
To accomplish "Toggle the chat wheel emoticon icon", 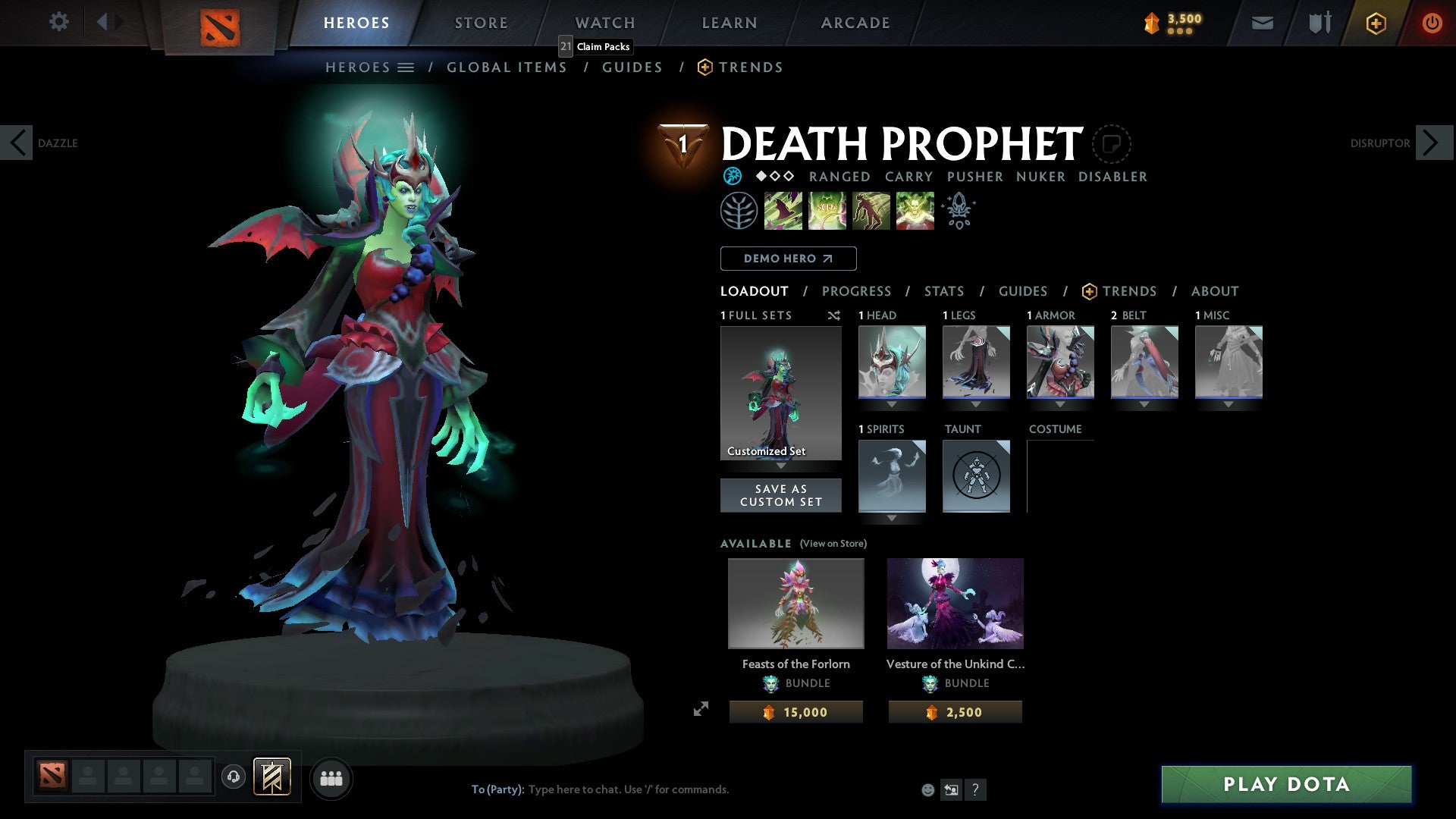I will pos(927,789).
